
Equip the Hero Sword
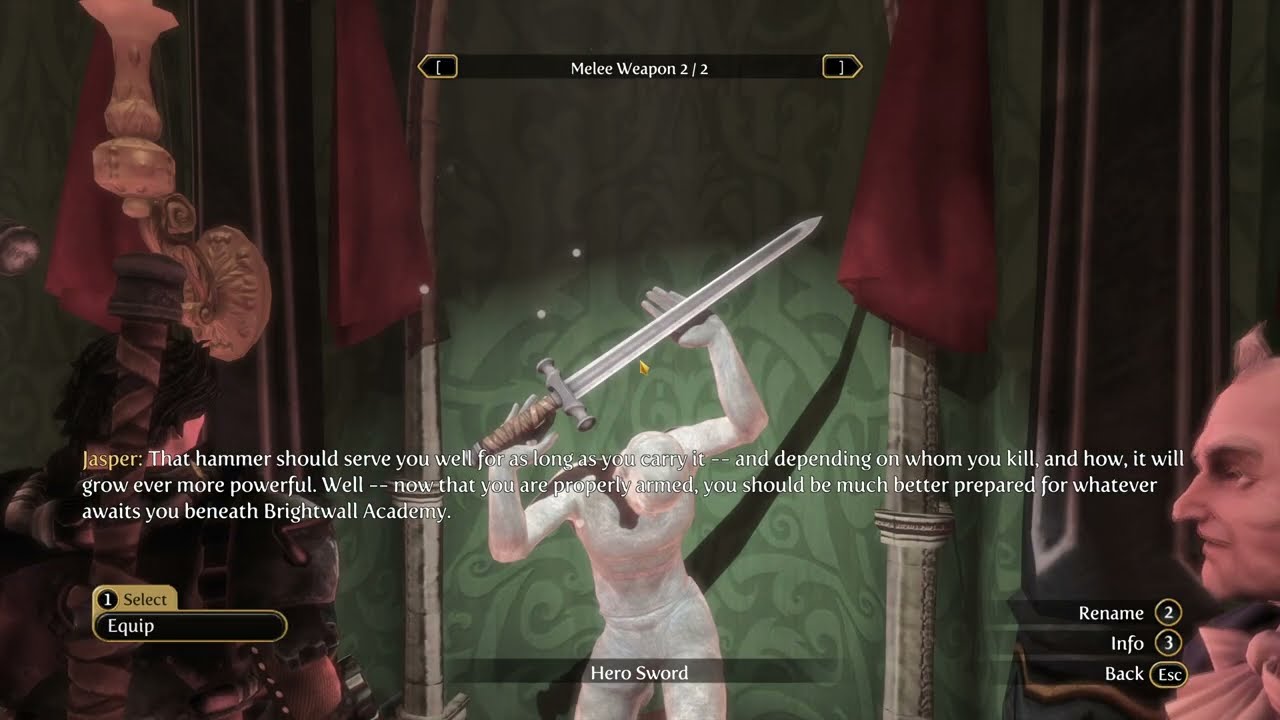pyautogui.click(x=189, y=626)
